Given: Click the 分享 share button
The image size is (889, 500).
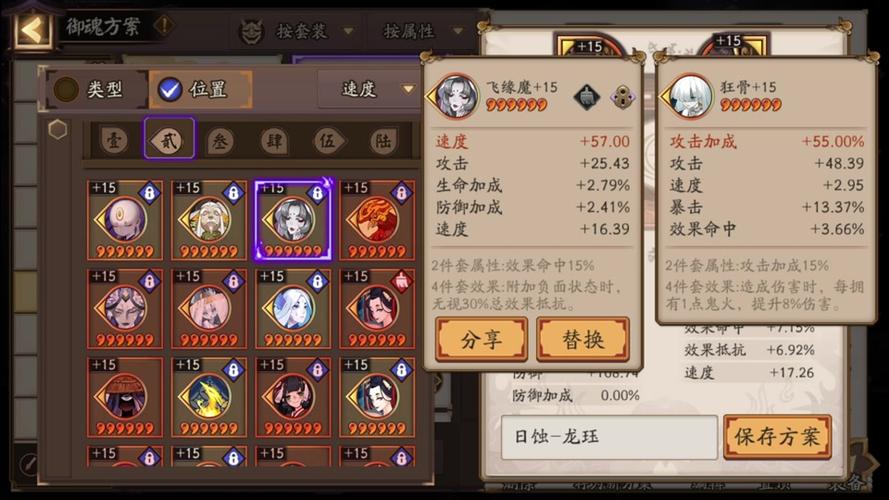Looking at the screenshot, I should [x=481, y=339].
